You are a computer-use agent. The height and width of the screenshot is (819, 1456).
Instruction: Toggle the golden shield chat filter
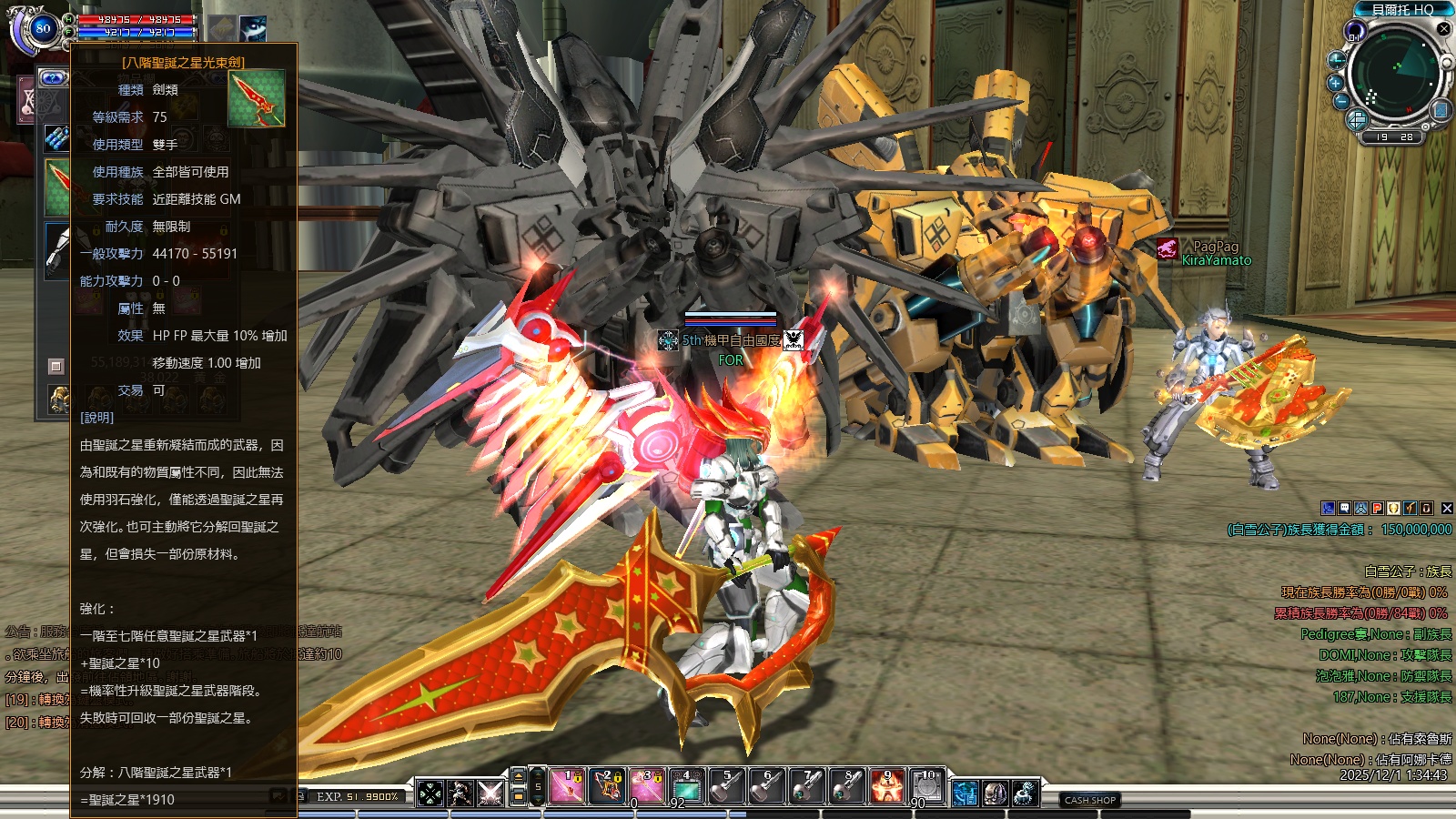pos(1394,509)
